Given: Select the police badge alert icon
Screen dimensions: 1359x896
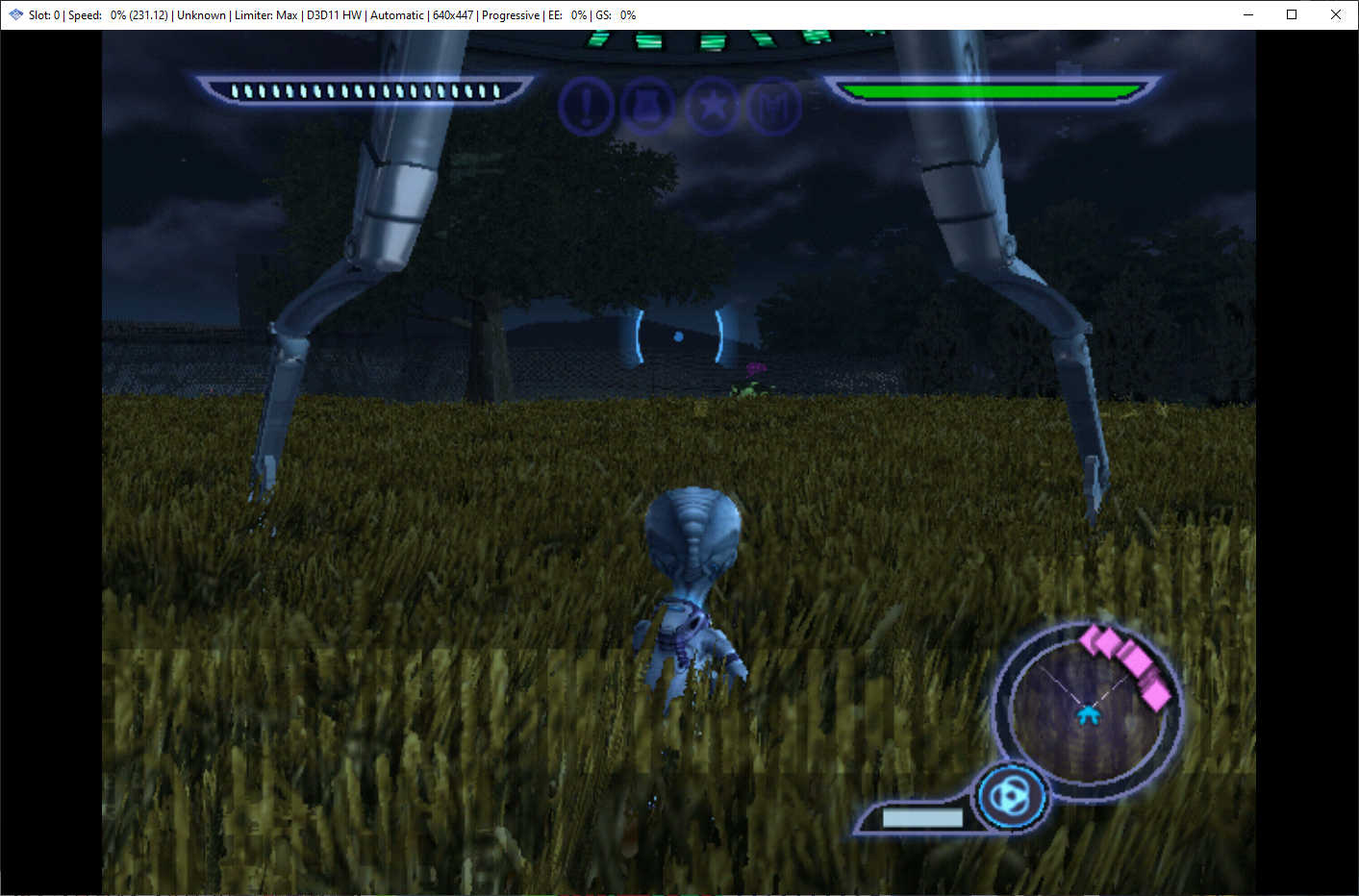Looking at the screenshot, I should pyautogui.click(x=648, y=106).
